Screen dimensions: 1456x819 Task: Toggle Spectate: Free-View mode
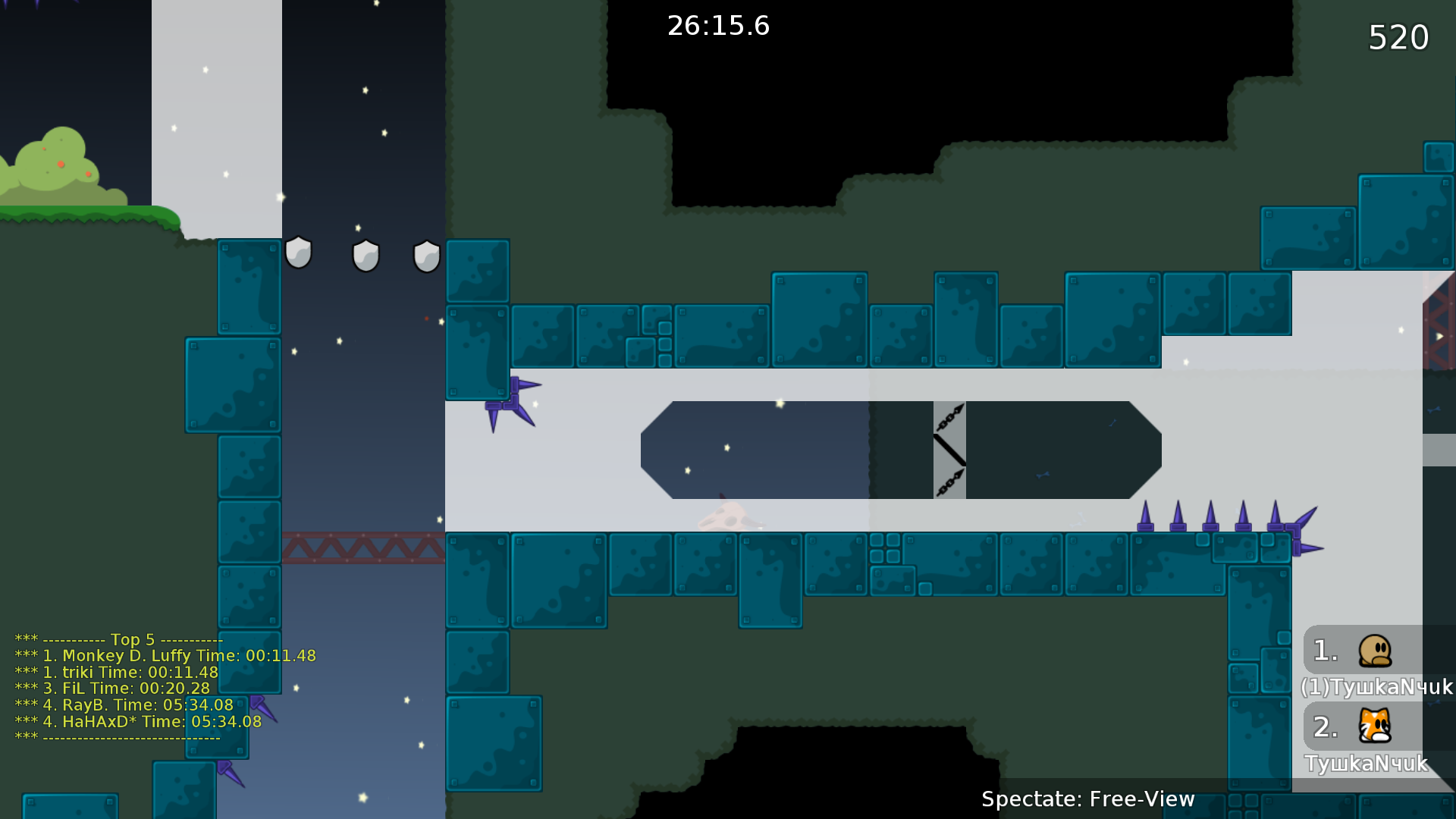pyautogui.click(x=1088, y=799)
